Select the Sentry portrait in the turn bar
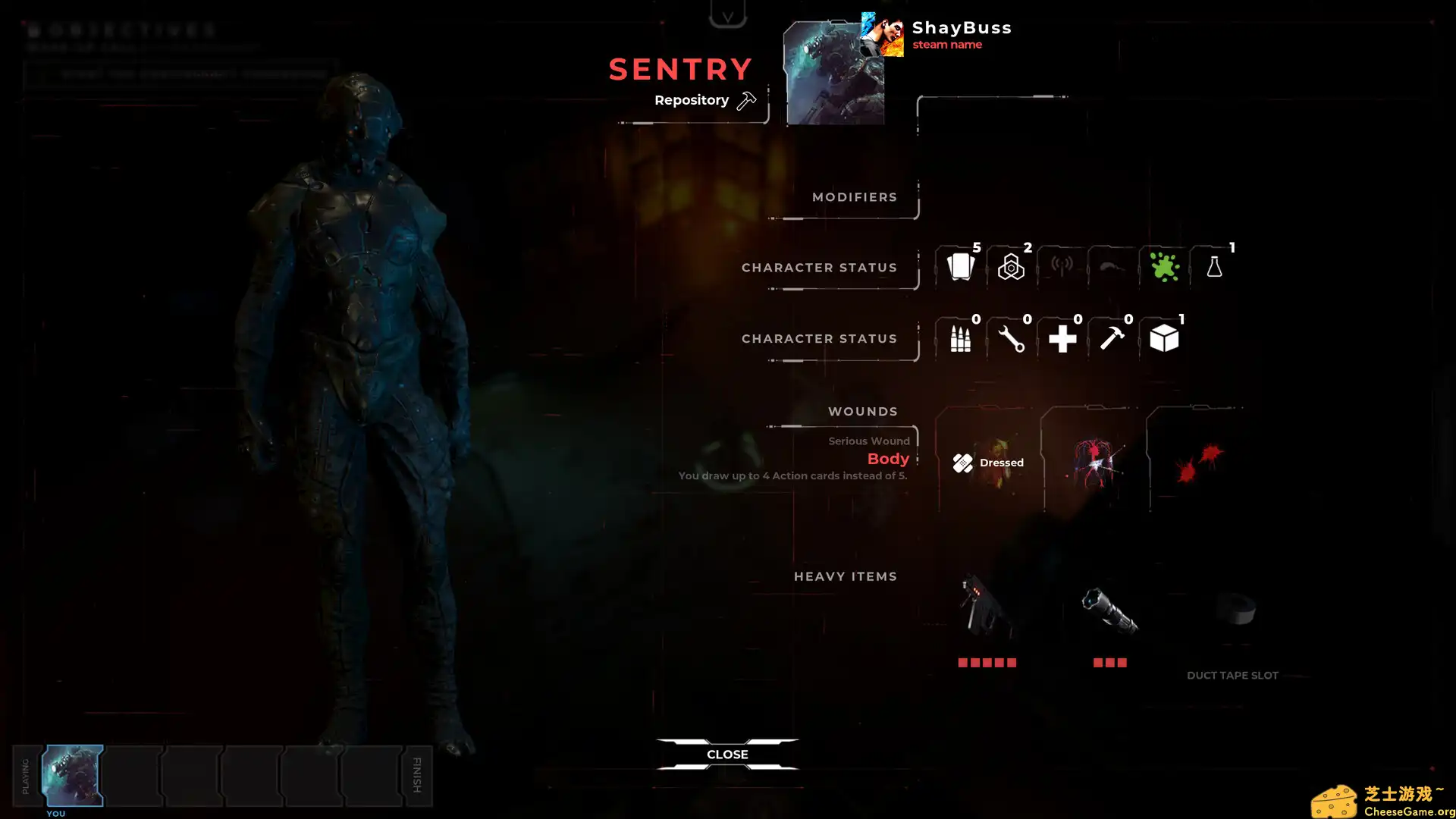The height and width of the screenshot is (819, 1456). click(x=73, y=775)
